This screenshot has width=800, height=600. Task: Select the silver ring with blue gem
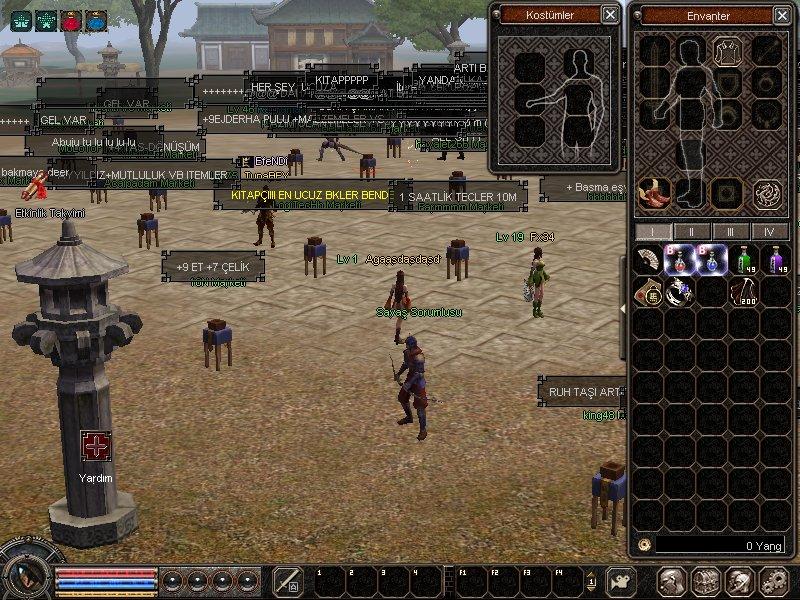(x=680, y=291)
